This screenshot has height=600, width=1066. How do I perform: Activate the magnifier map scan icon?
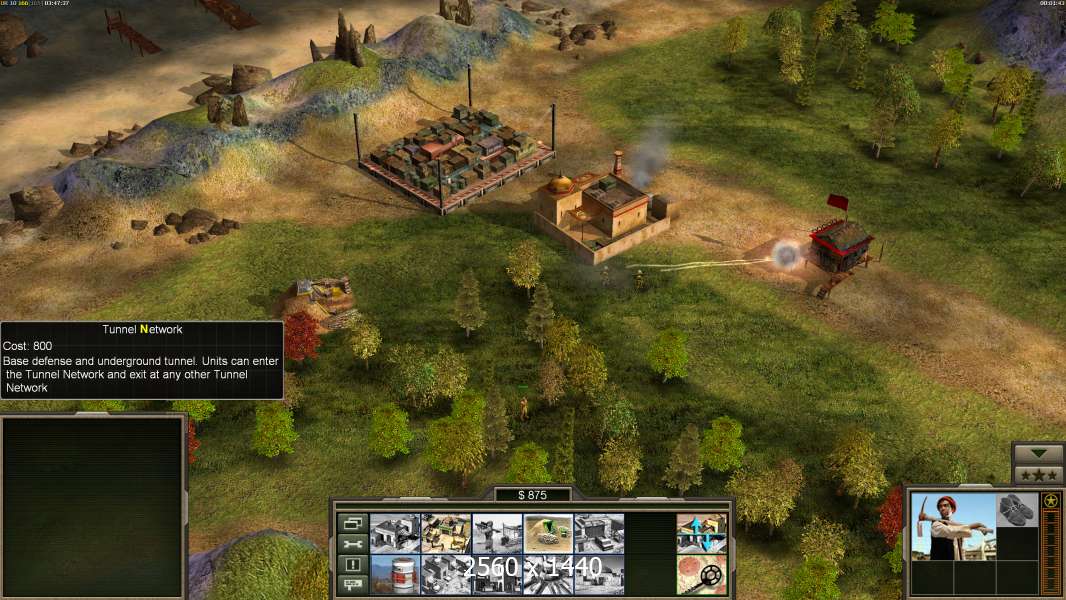point(701,574)
